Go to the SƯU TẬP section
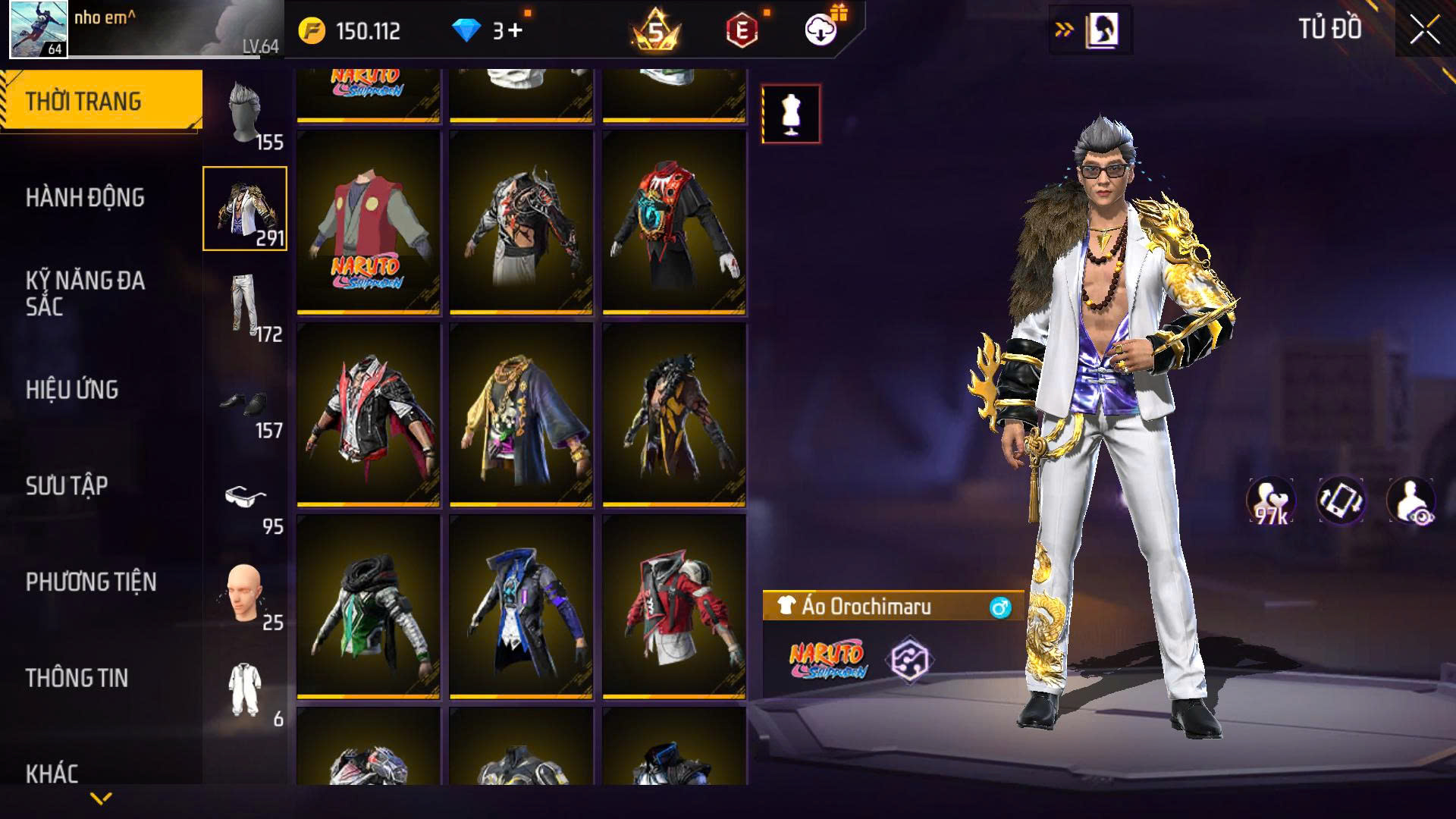This screenshot has width=1456, height=819. click(67, 486)
